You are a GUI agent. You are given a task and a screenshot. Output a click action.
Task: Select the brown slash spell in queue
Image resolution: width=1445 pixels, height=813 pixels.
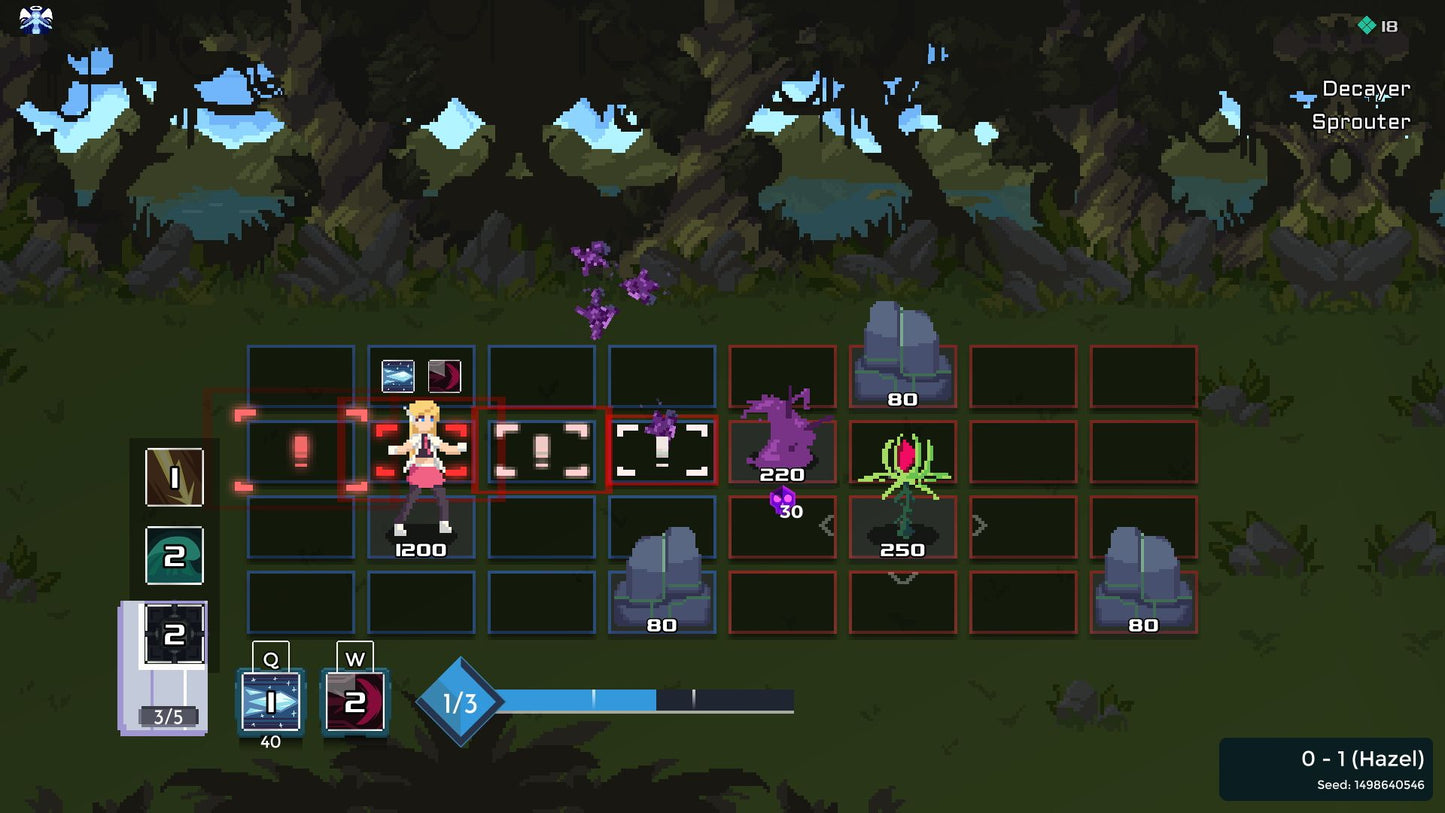click(175, 477)
